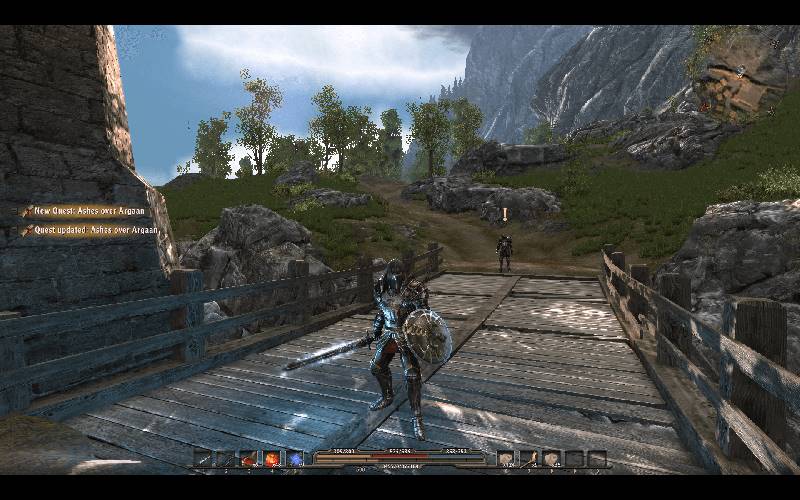This screenshot has width=800, height=500.
Task: Click the Quest updated: Ashes over Argaan notice
Action: pos(90,230)
